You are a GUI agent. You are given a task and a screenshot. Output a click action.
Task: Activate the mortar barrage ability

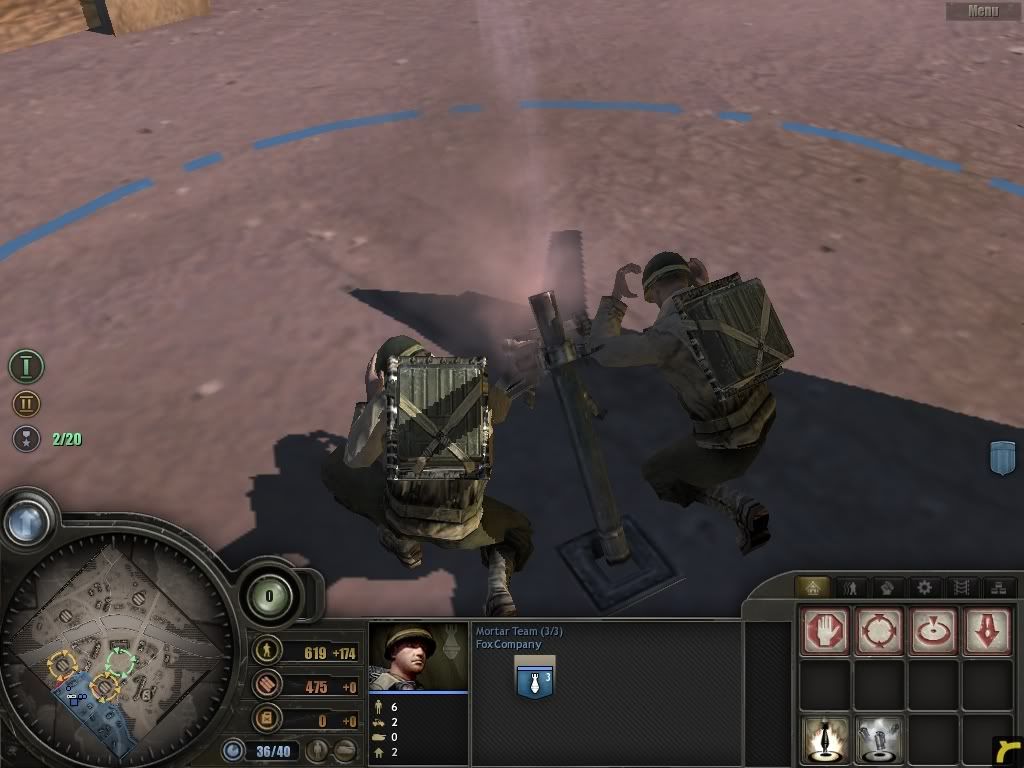pos(825,739)
